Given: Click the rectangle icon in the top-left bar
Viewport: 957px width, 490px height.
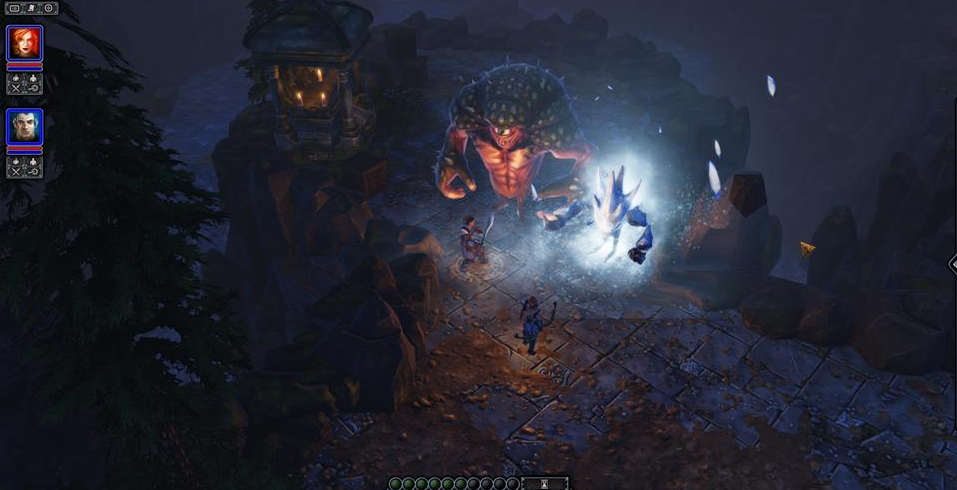Looking at the screenshot, I should (15, 8).
